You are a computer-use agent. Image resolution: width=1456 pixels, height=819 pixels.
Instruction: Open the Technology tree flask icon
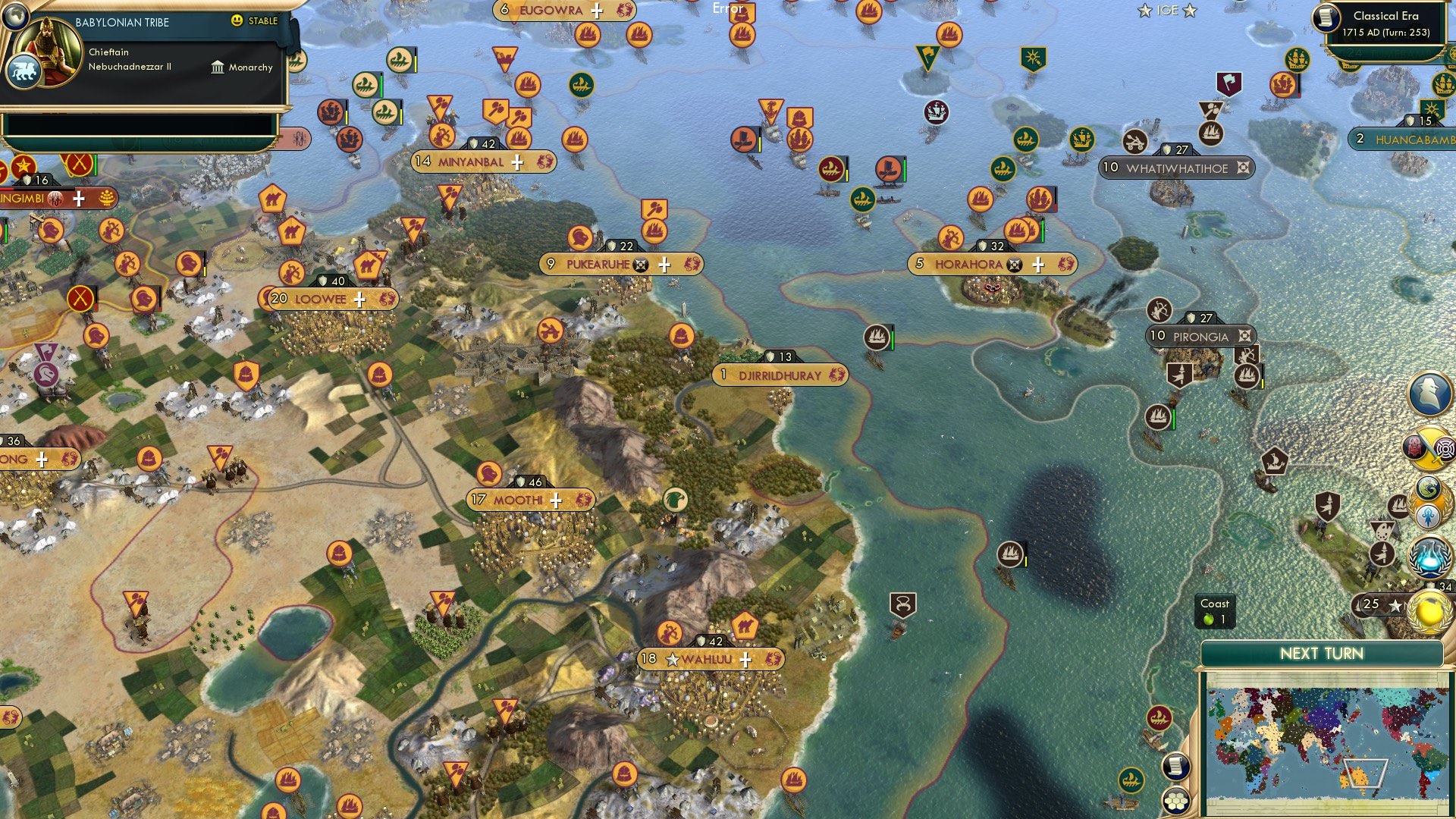click(x=1429, y=555)
